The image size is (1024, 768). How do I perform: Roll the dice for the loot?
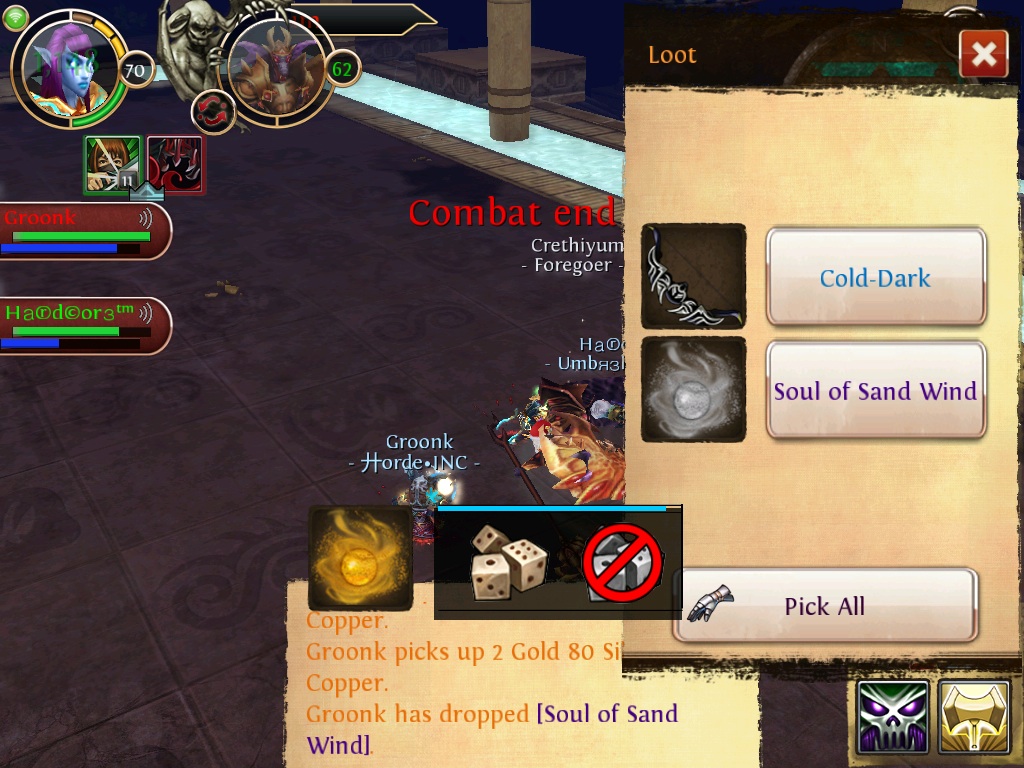click(x=509, y=563)
